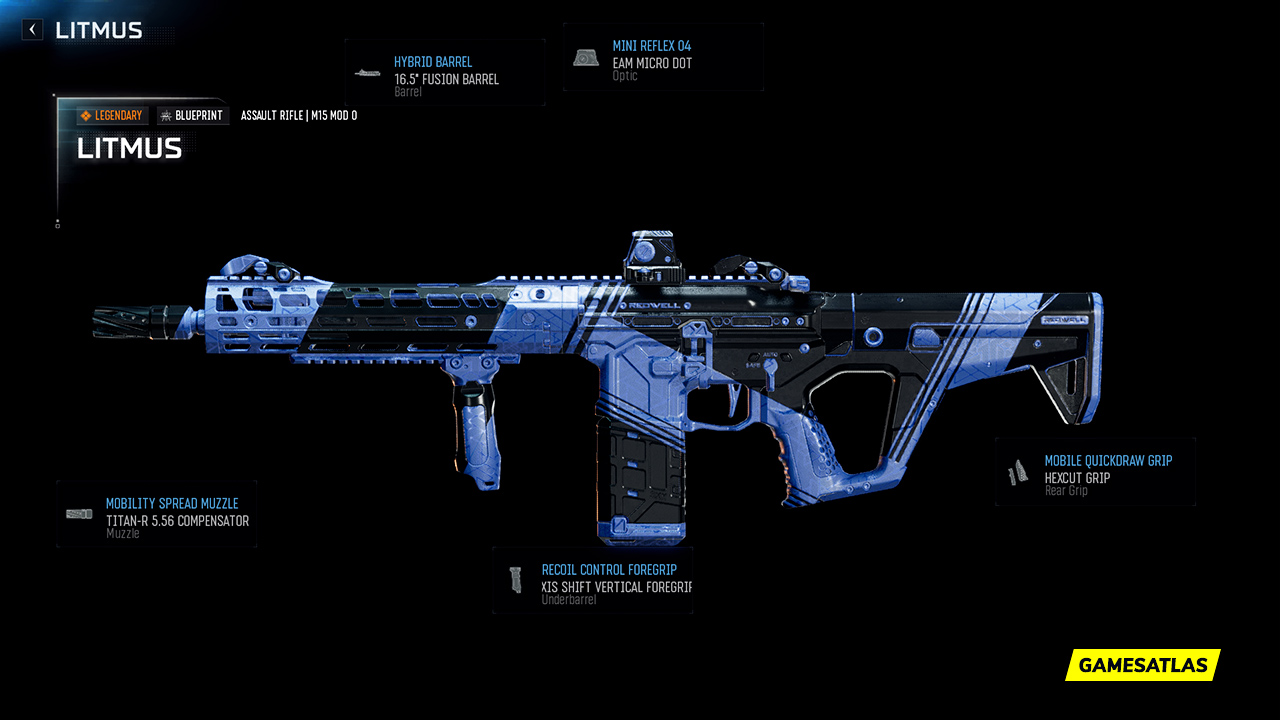1280x720 pixels.
Task: Expand the Mobile Quickdraw Grip card
Action: pos(1095,471)
